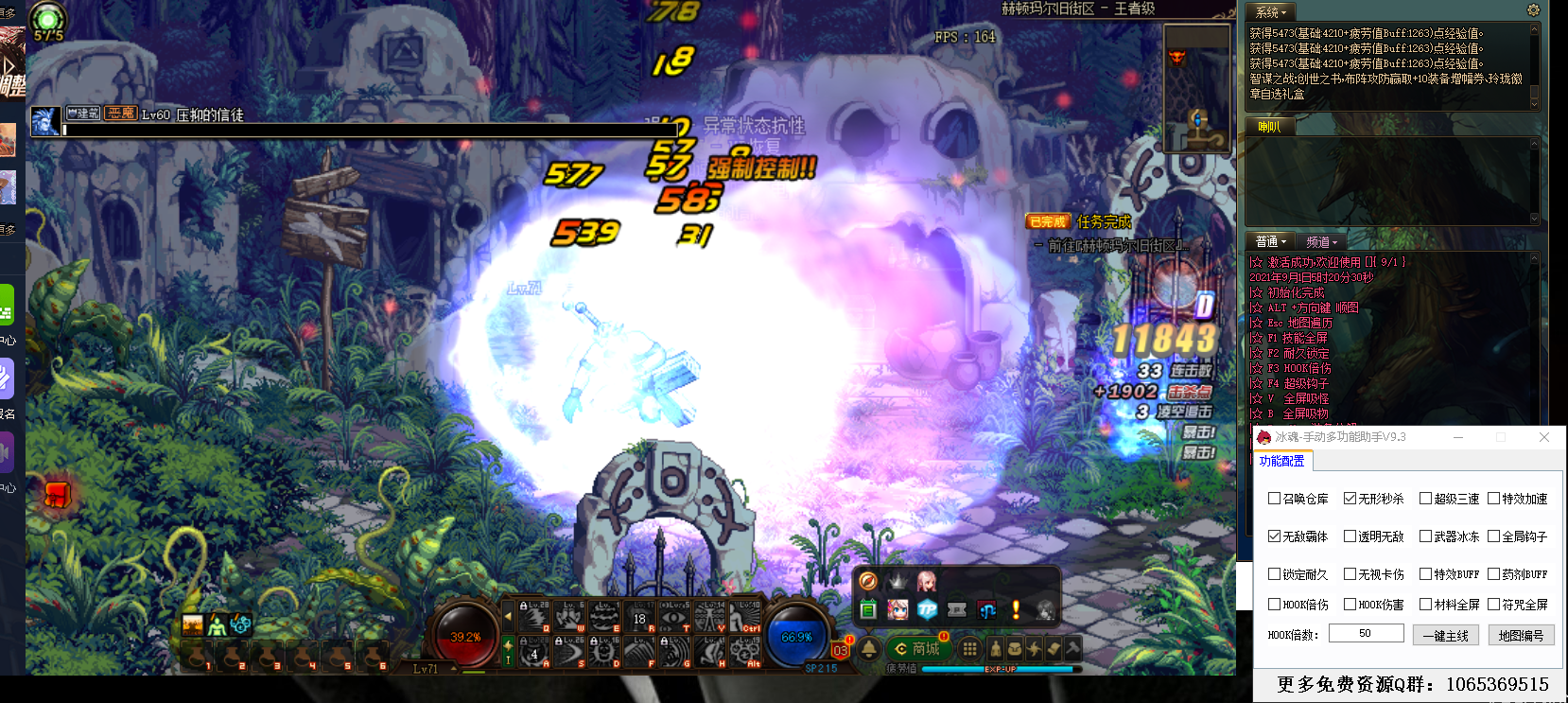Viewport: 1568px width, 703px height.
Task: Click the 一键主线 button
Action: 1445,636
